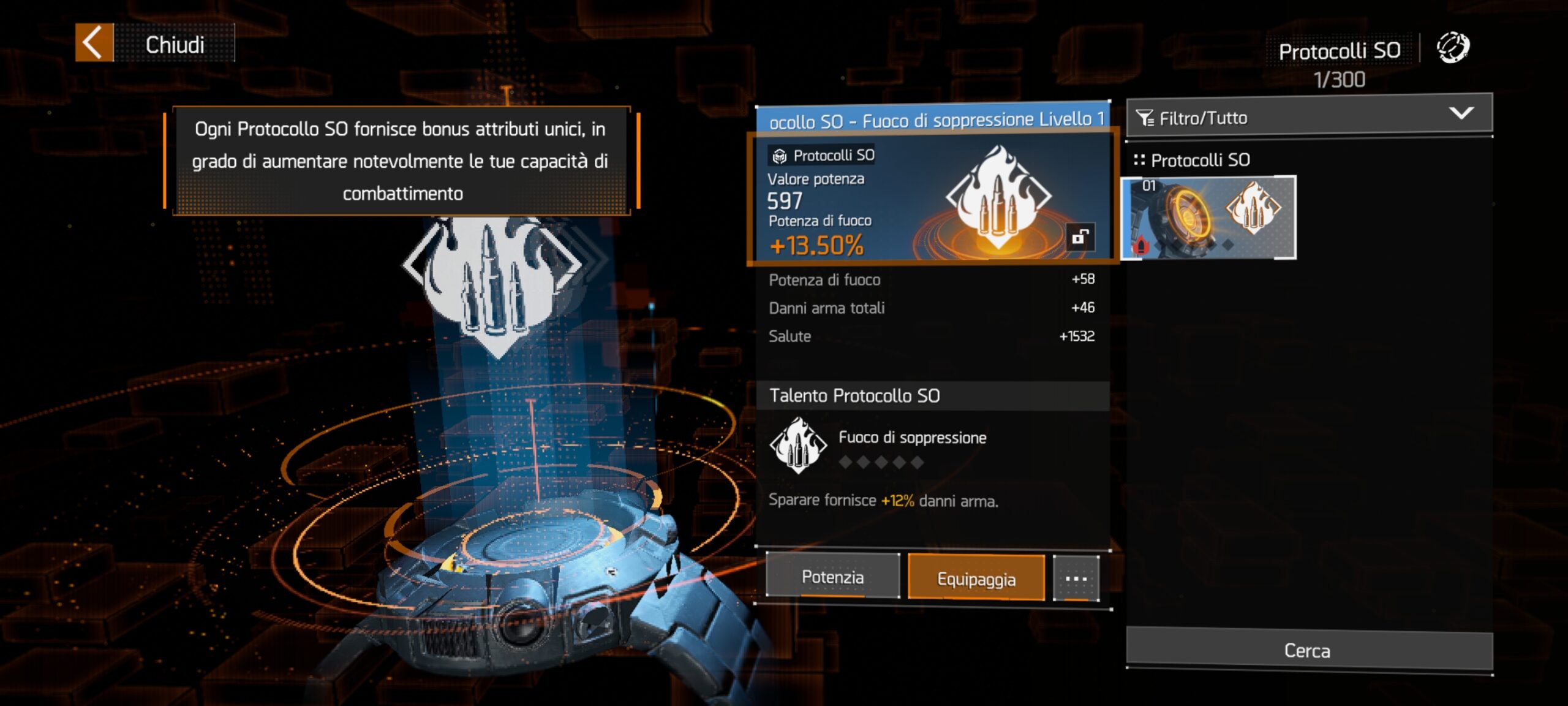Equip the protocol with Equipaggia
The image size is (1568, 706).
coord(976,578)
